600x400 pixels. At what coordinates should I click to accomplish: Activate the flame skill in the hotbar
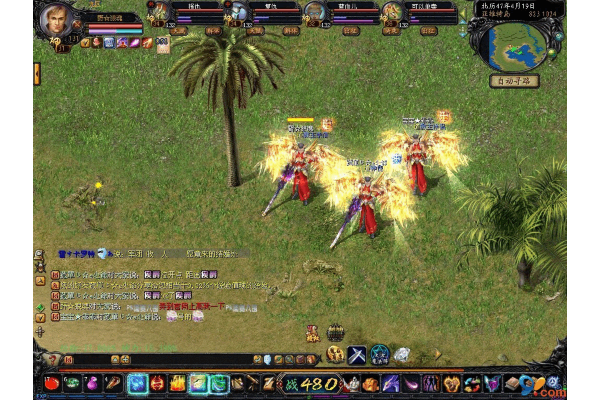[x=178, y=383]
